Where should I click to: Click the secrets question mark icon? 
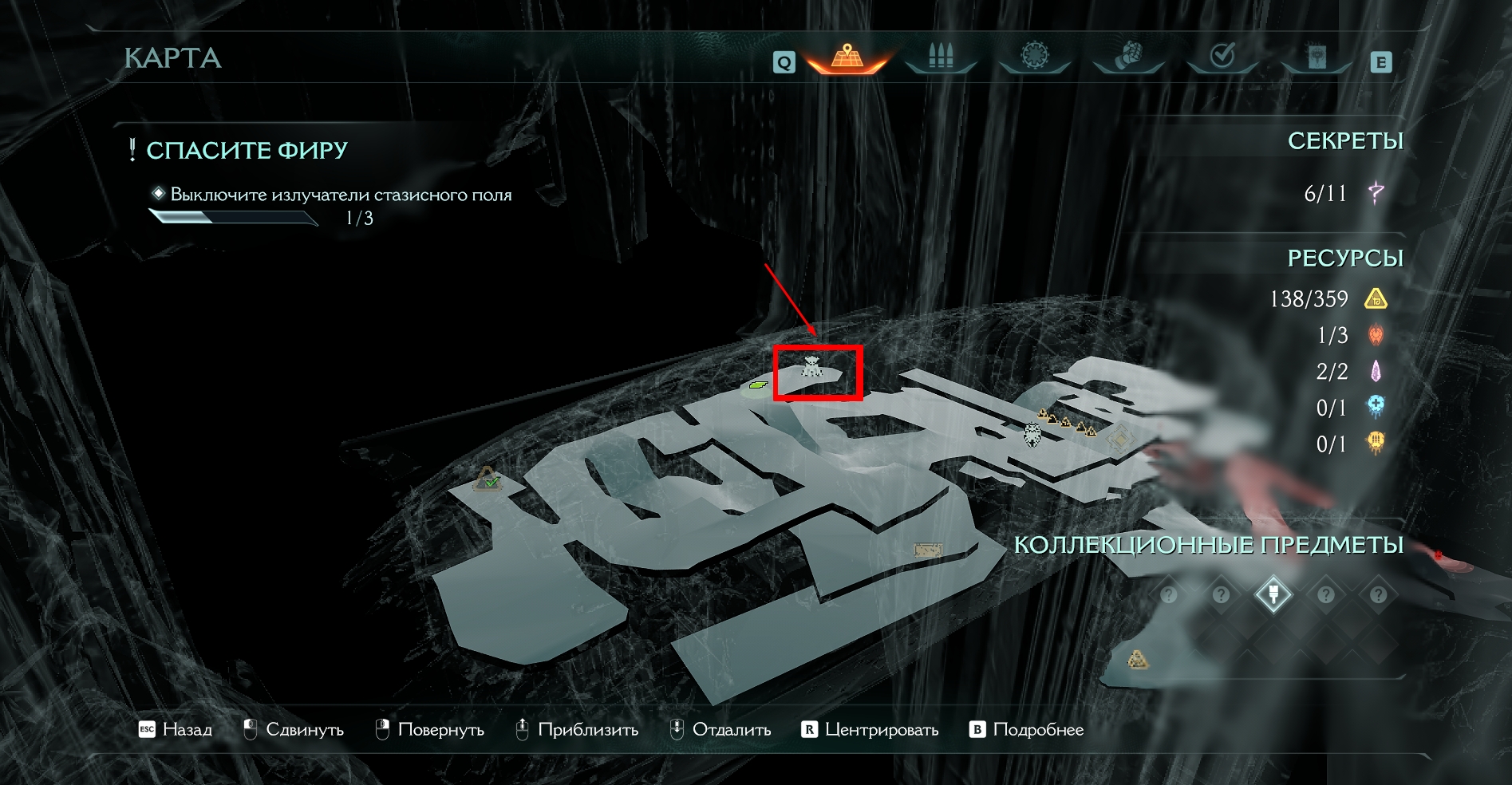click(x=1376, y=192)
